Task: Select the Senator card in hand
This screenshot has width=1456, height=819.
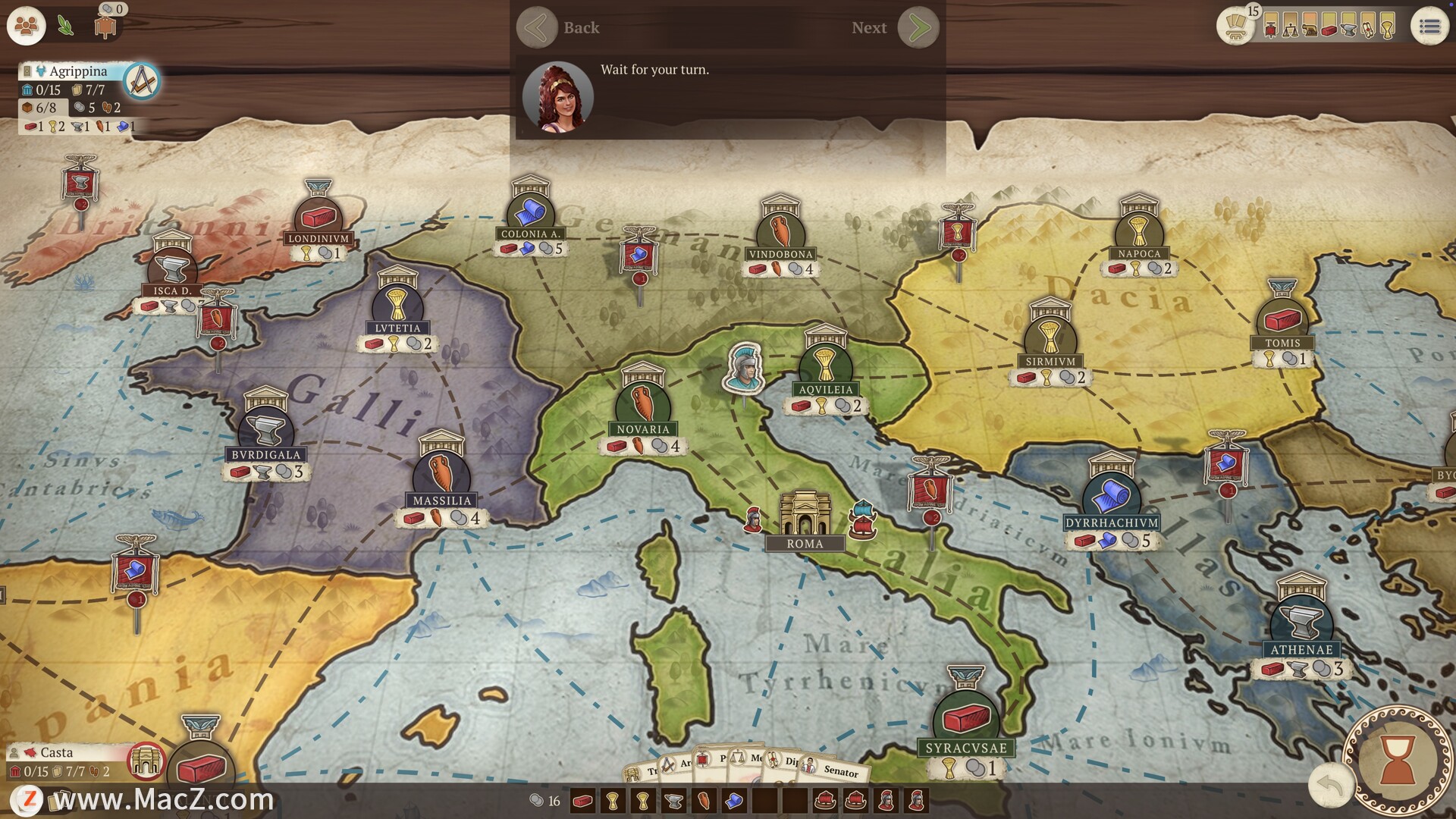Action: [837, 769]
